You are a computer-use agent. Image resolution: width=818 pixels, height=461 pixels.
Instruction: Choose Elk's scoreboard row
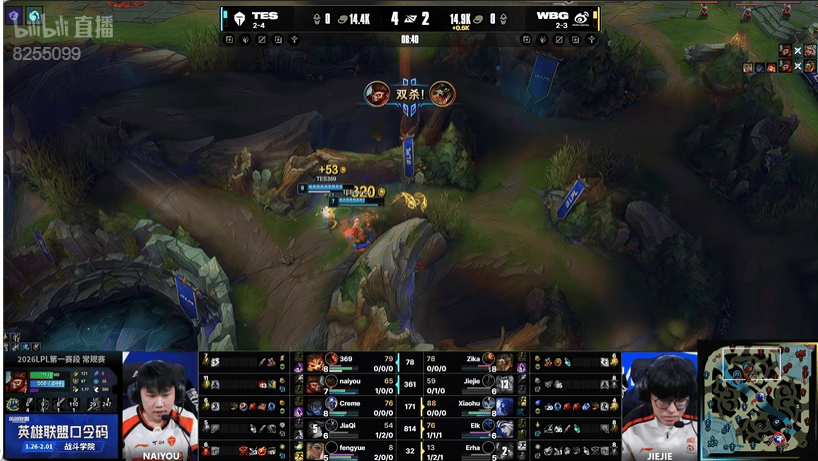[x=470, y=427]
